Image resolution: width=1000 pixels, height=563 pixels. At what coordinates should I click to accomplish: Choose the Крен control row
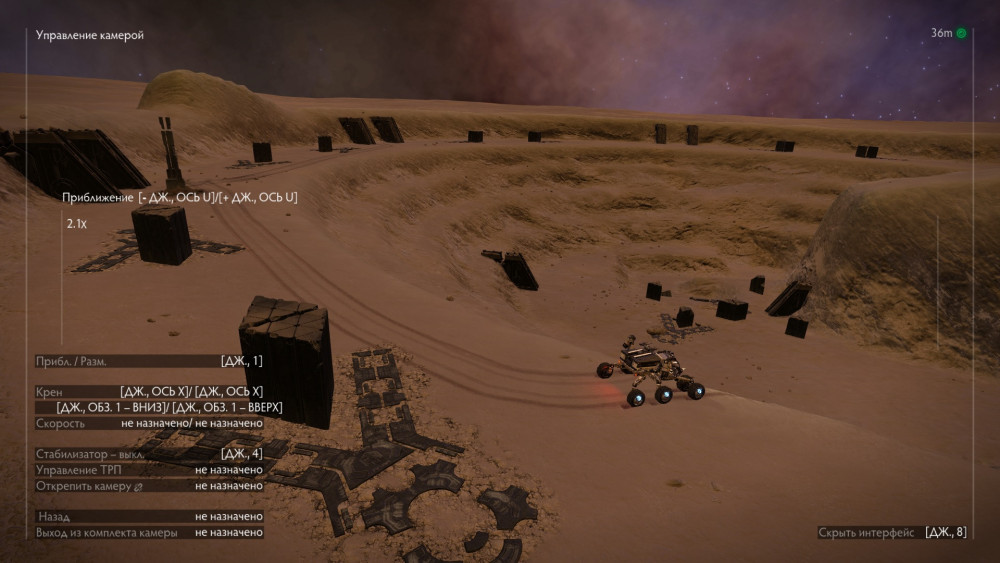click(148, 391)
